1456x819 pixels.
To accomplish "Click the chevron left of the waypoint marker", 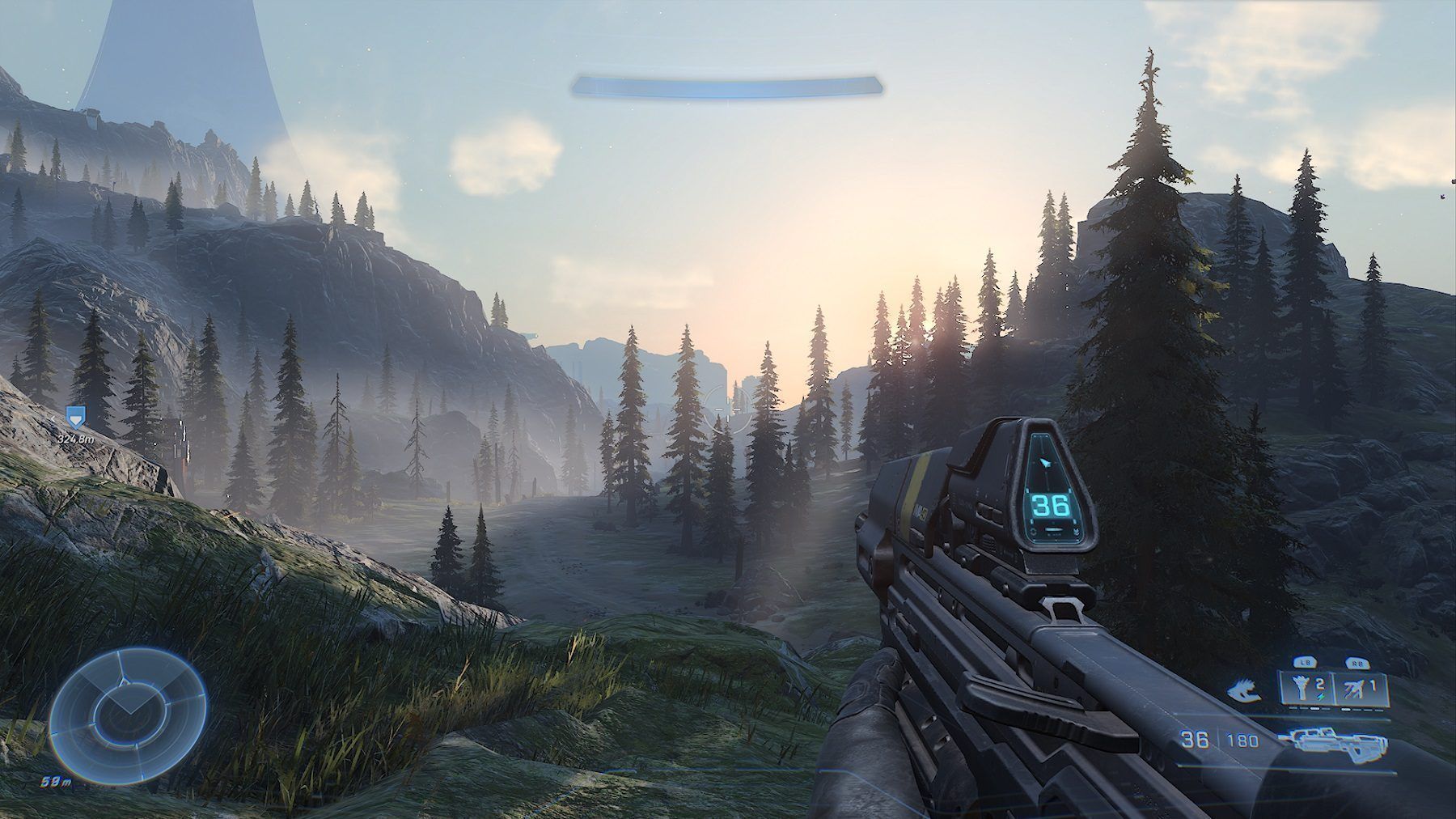I will (x=53, y=419).
